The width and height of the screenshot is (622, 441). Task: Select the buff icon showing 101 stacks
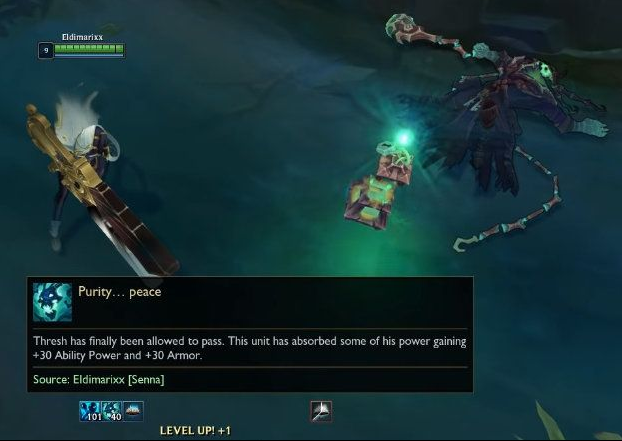tap(90, 410)
